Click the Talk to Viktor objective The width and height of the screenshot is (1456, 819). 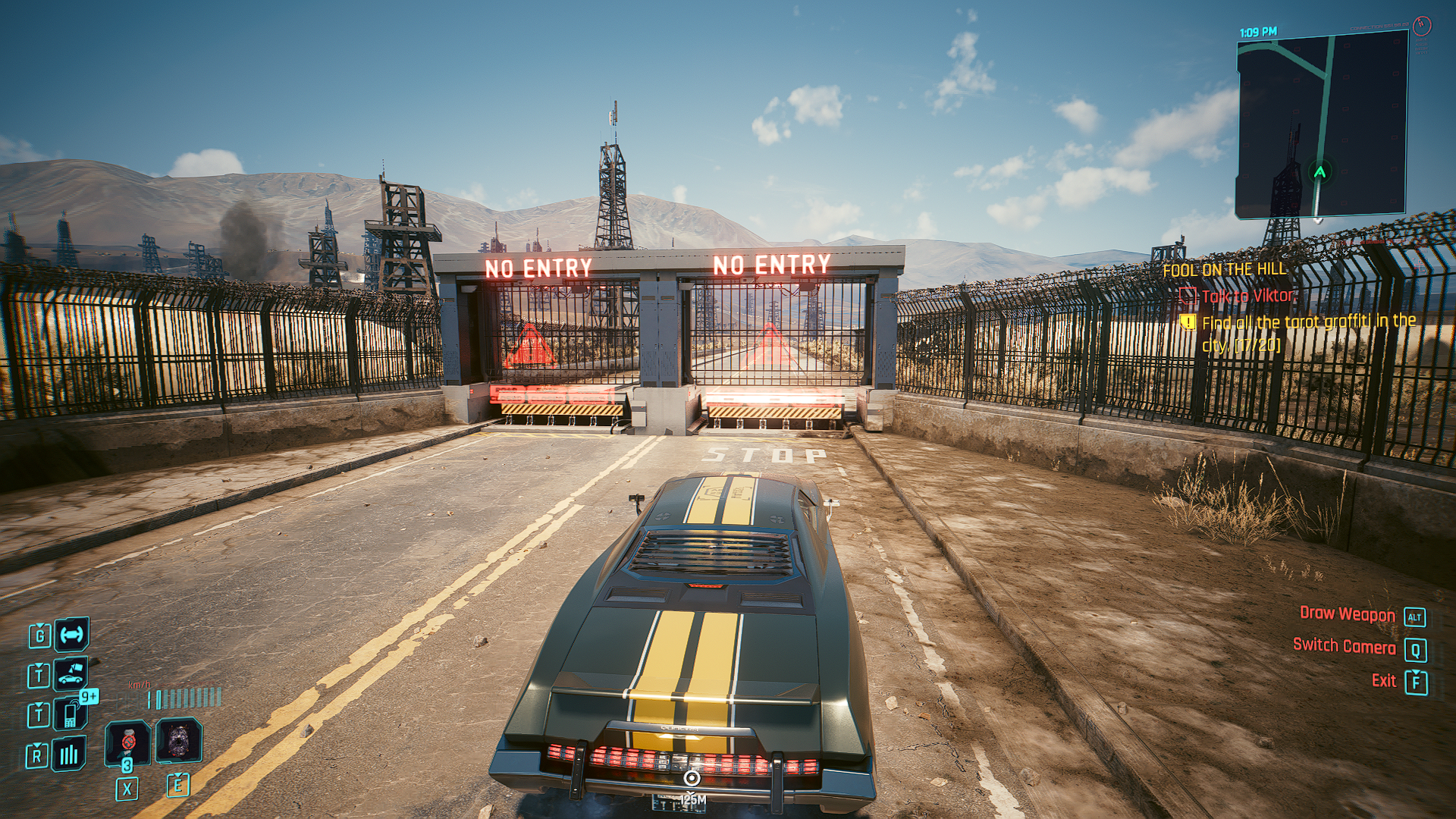[1247, 296]
